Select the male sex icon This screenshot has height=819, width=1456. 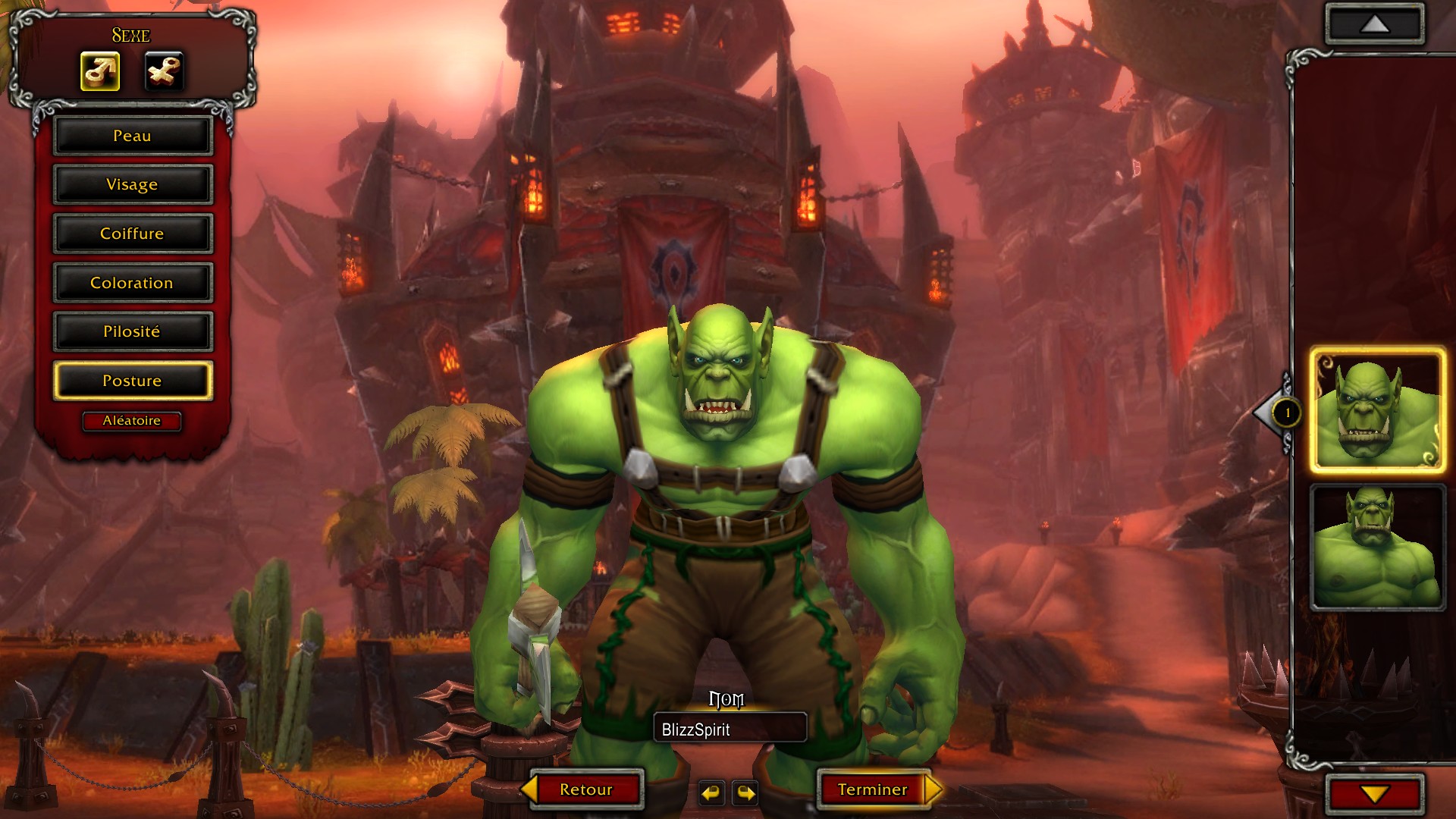click(x=100, y=72)
